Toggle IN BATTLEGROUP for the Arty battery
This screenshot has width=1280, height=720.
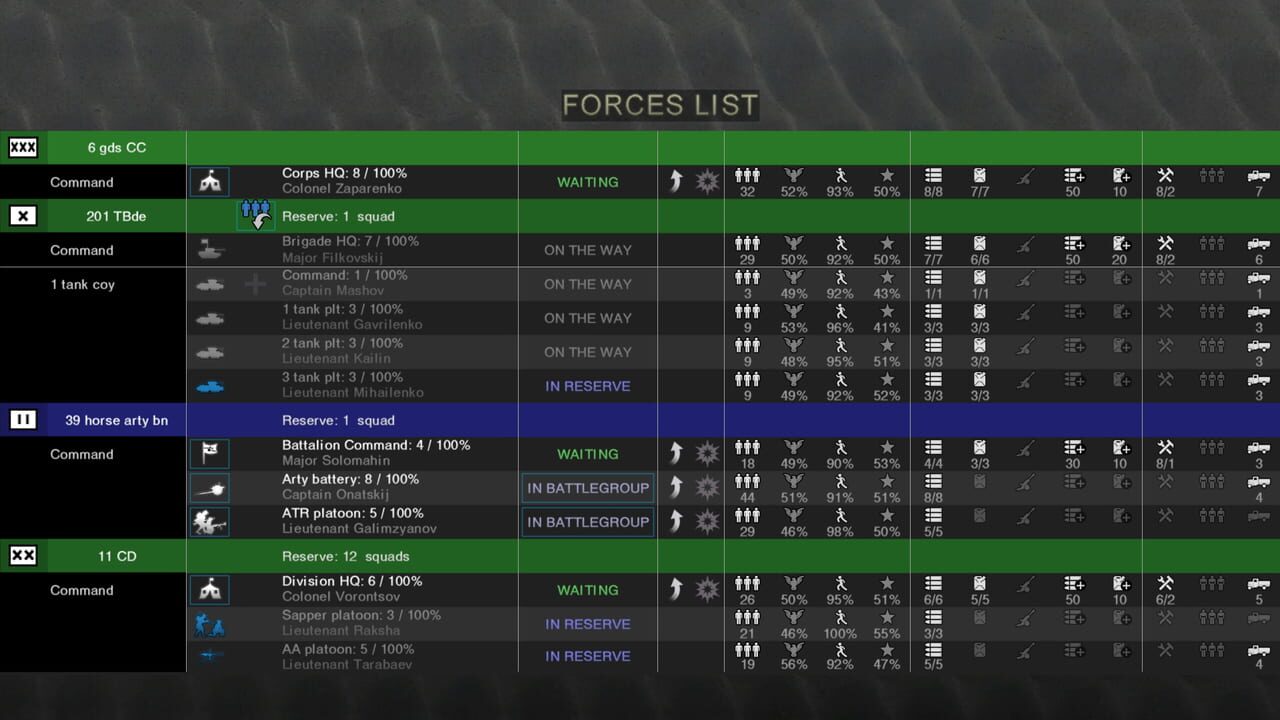click(587, 487)
